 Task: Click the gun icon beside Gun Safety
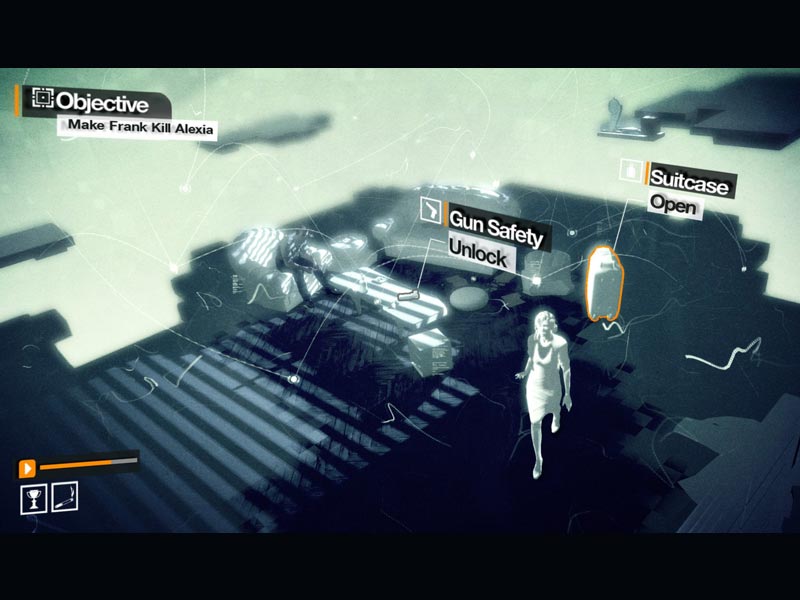[x=430, y=209]
